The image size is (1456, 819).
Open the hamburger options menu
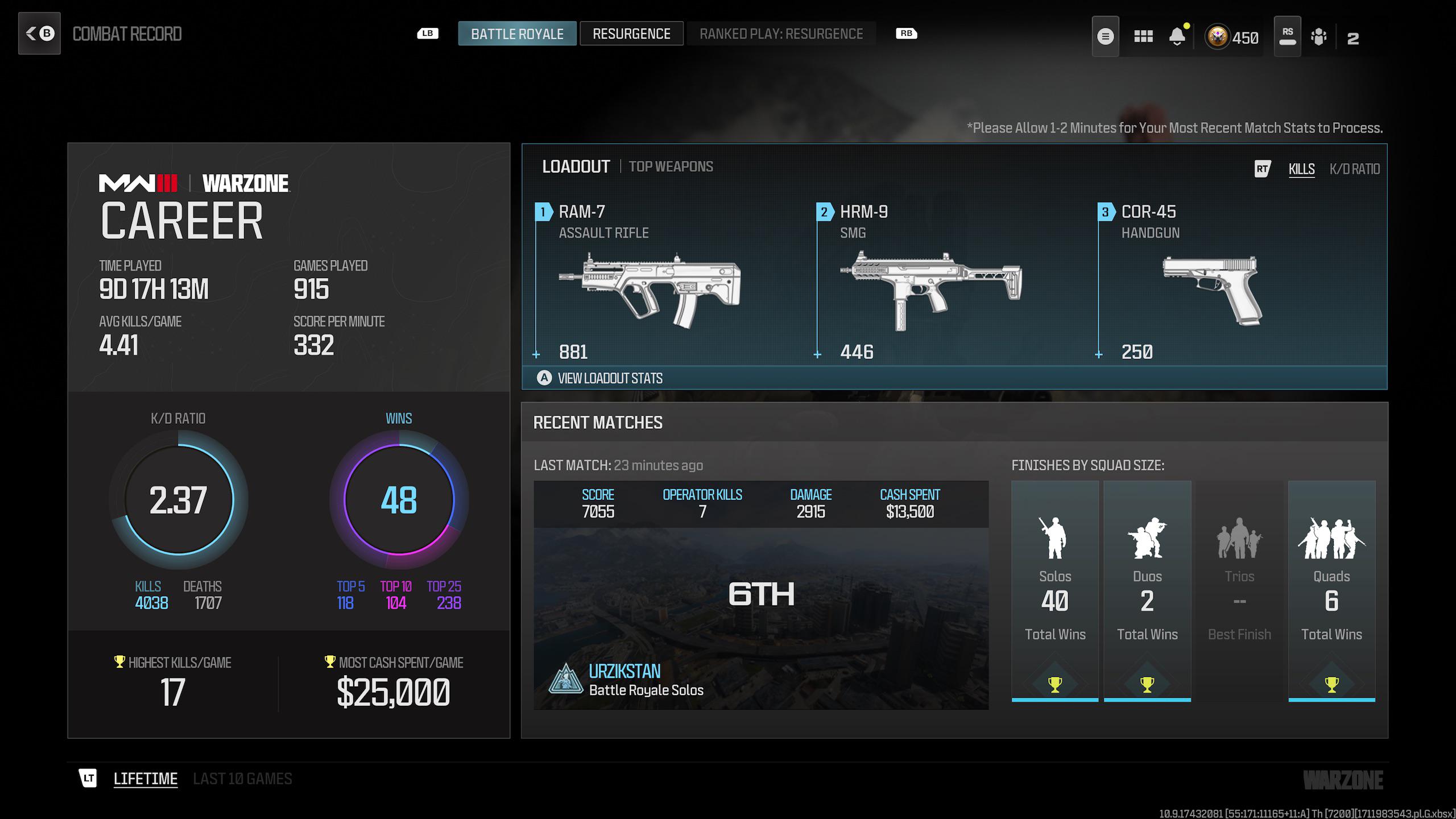click(1105, 37)
